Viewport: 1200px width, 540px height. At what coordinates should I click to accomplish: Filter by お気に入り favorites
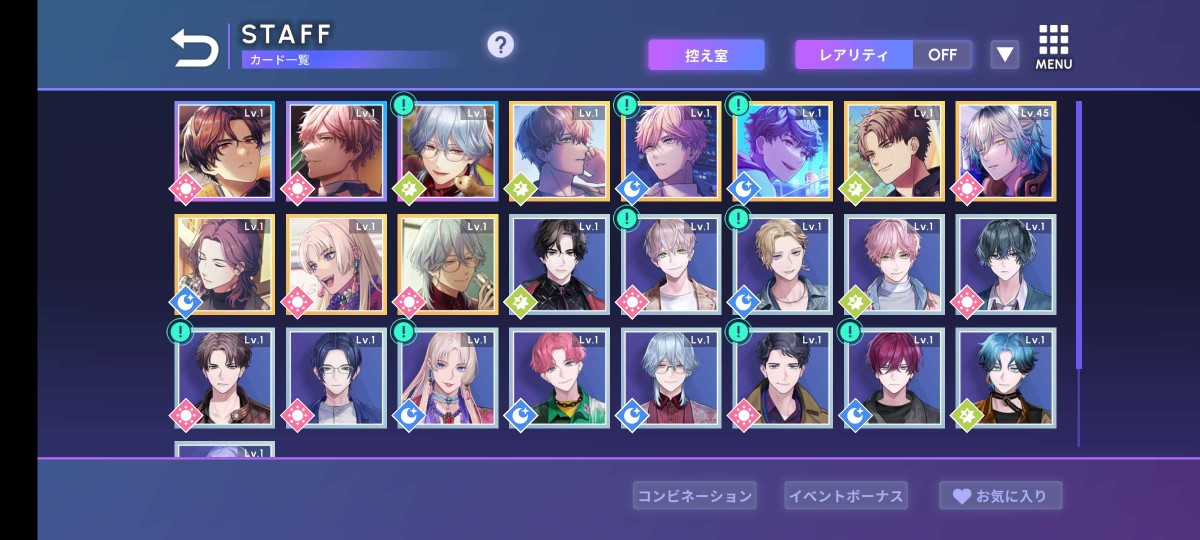pyautogui.click(x=1000, y=495)
